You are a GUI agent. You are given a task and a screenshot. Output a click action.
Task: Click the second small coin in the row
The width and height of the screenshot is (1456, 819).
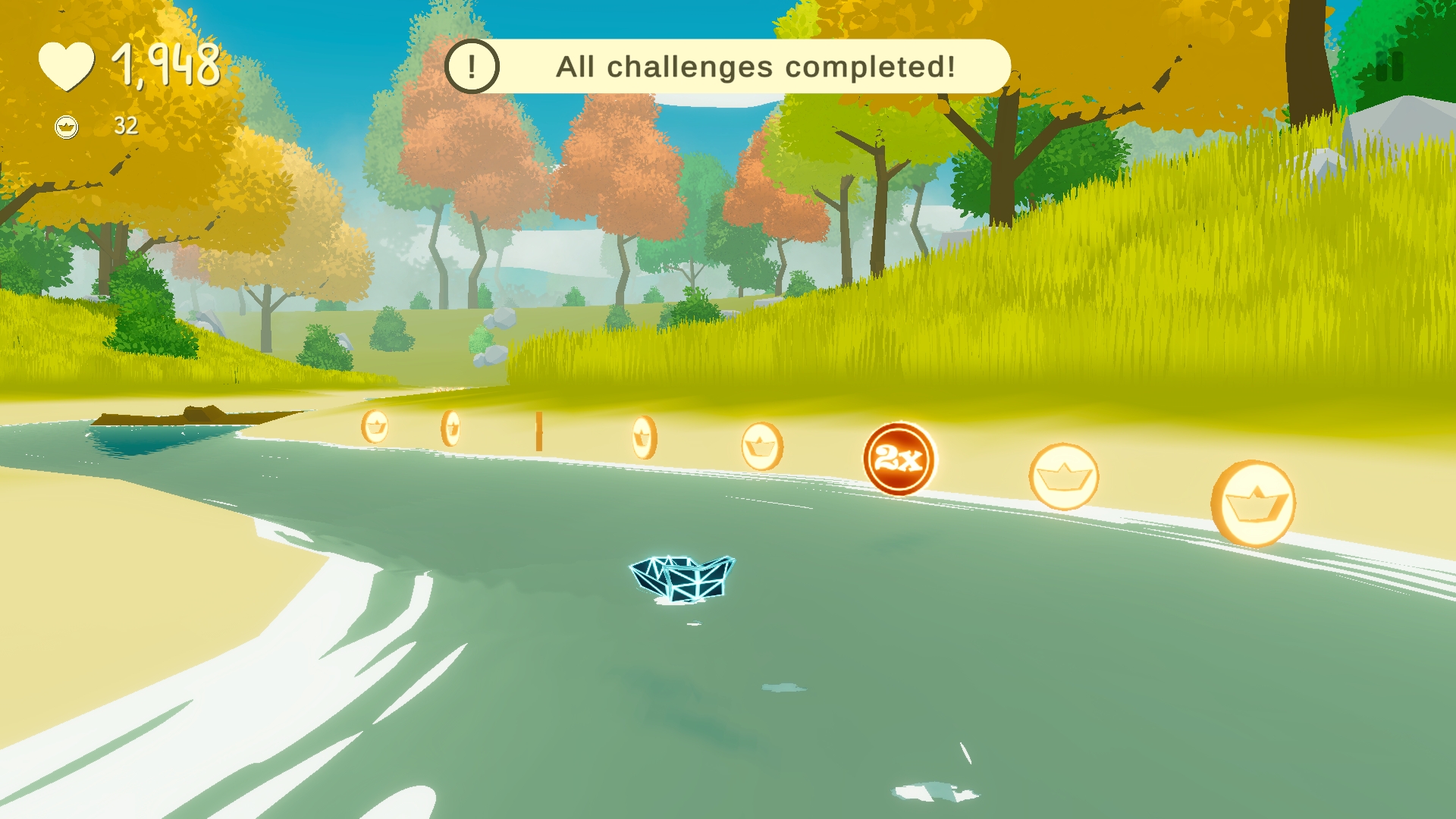click(452, 428)
